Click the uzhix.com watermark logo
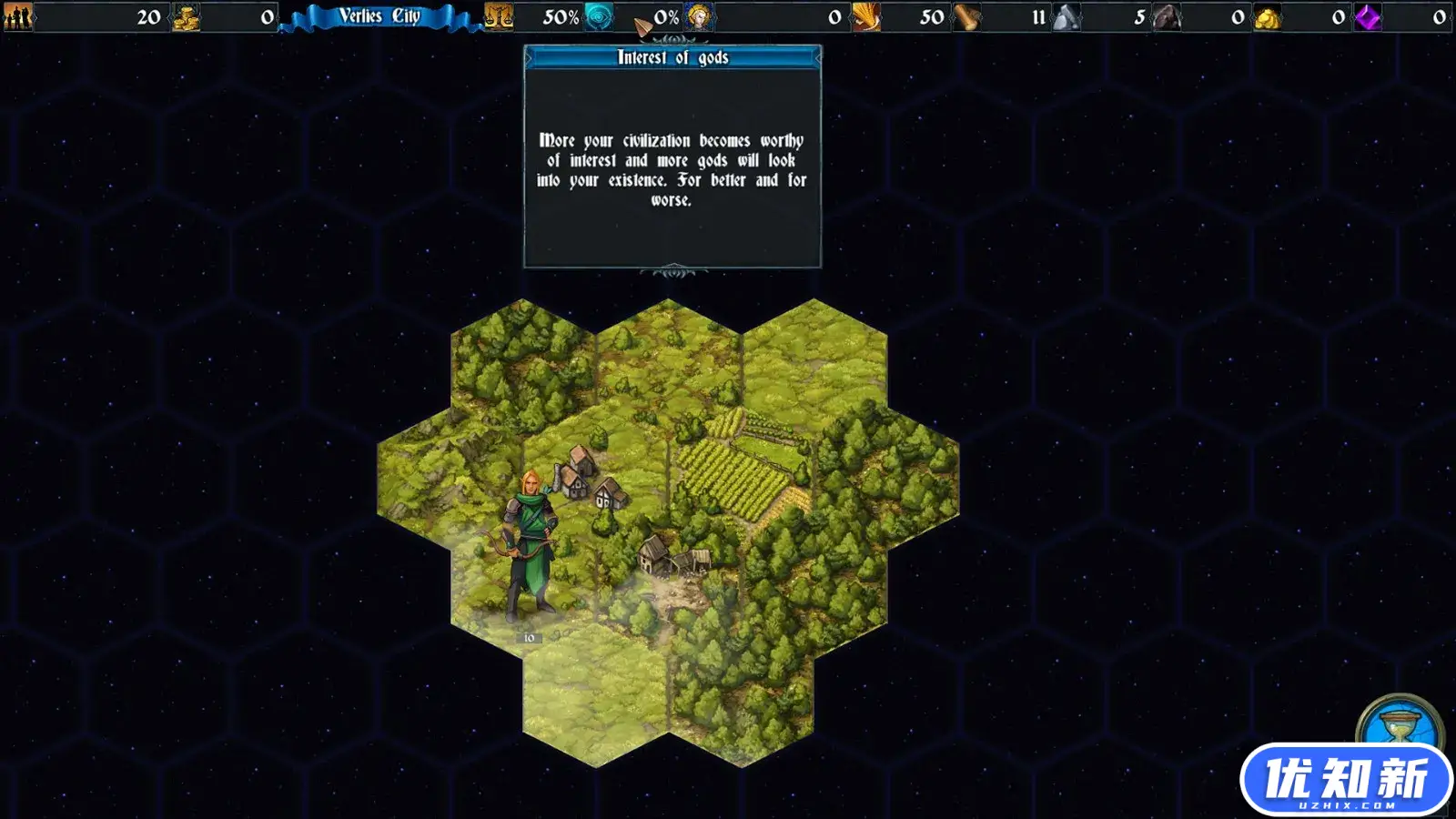 pos(1346,780)
